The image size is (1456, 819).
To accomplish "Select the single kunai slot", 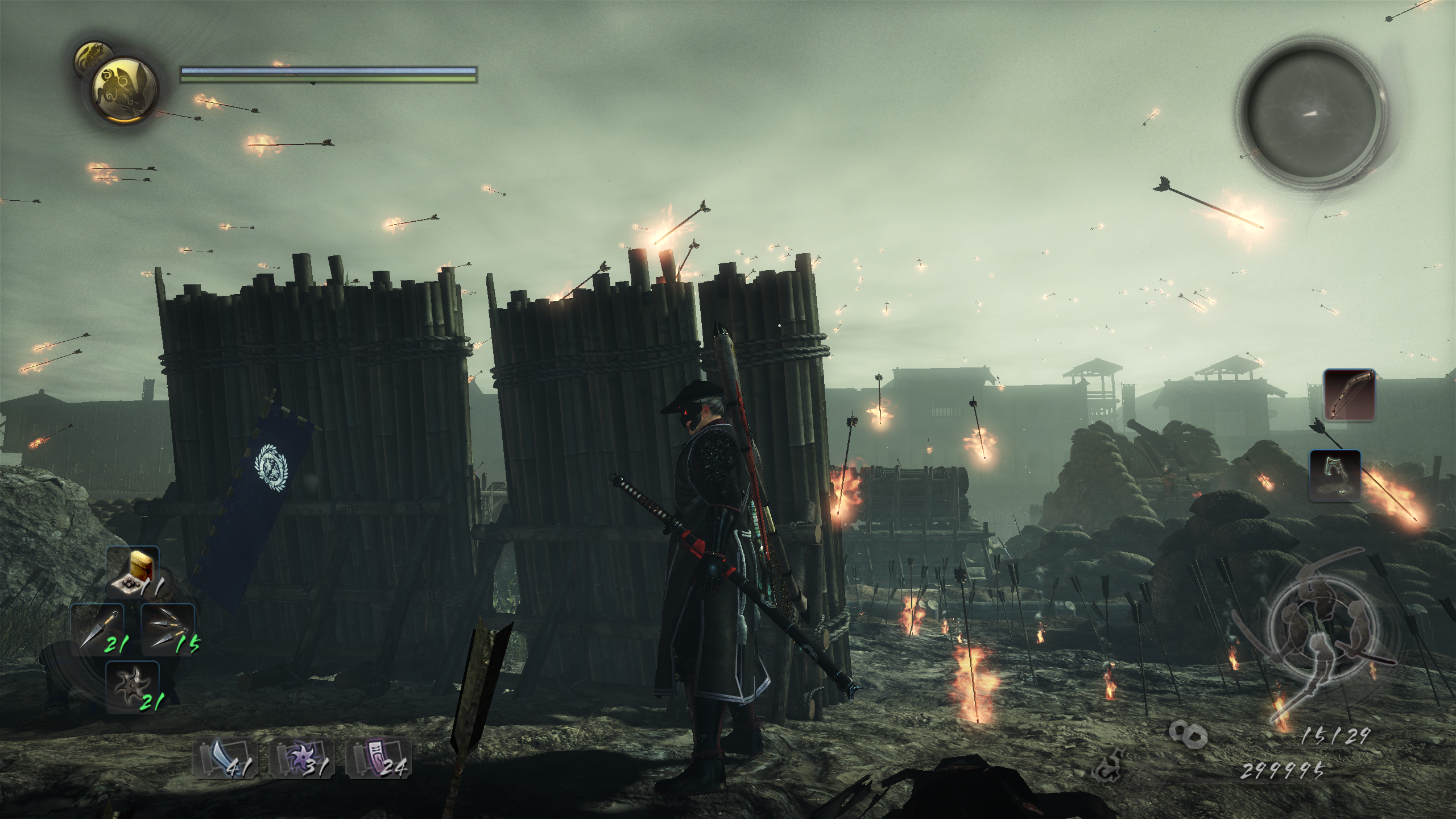I will [98, 629].
